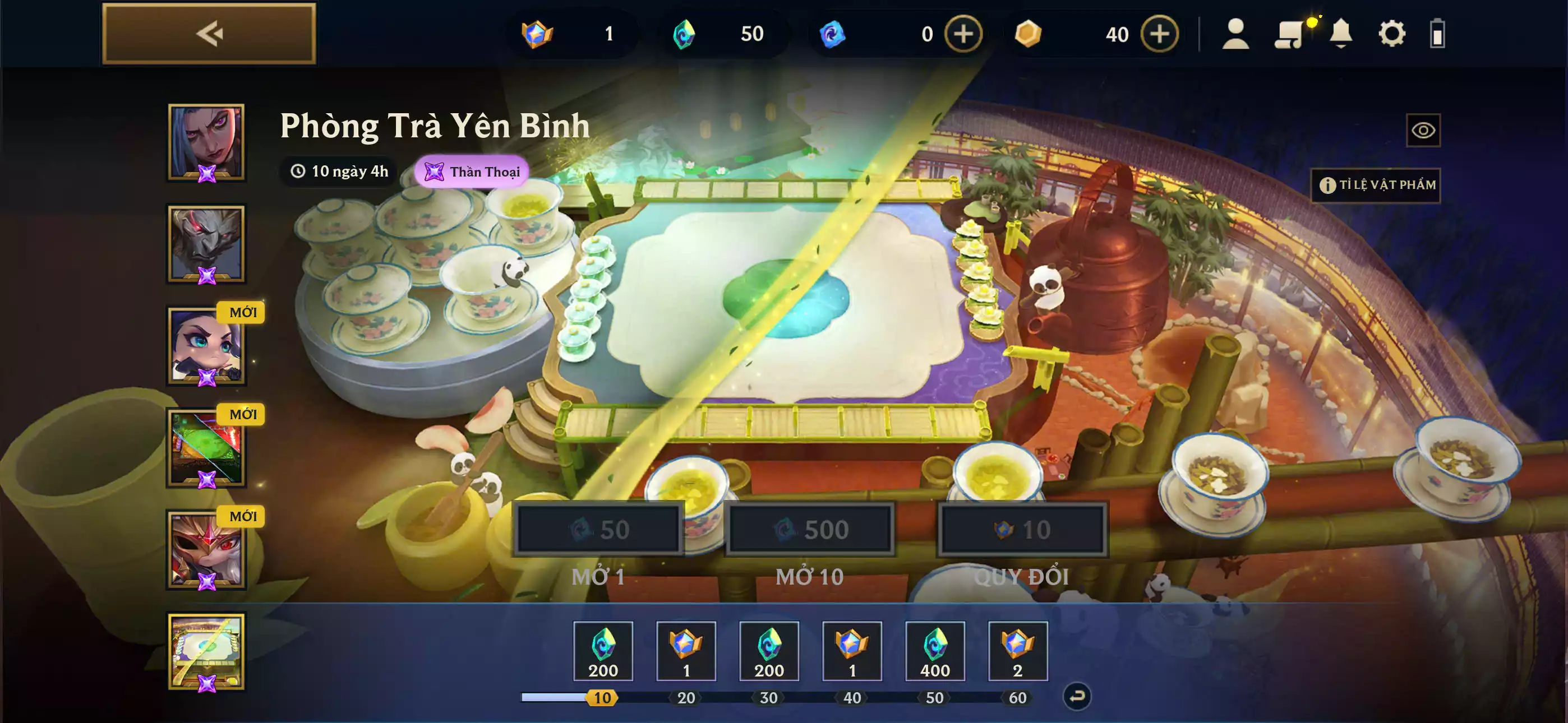Click the round return arrow beside milestones
This screenshot has height=723, width=1568.
1076,697
